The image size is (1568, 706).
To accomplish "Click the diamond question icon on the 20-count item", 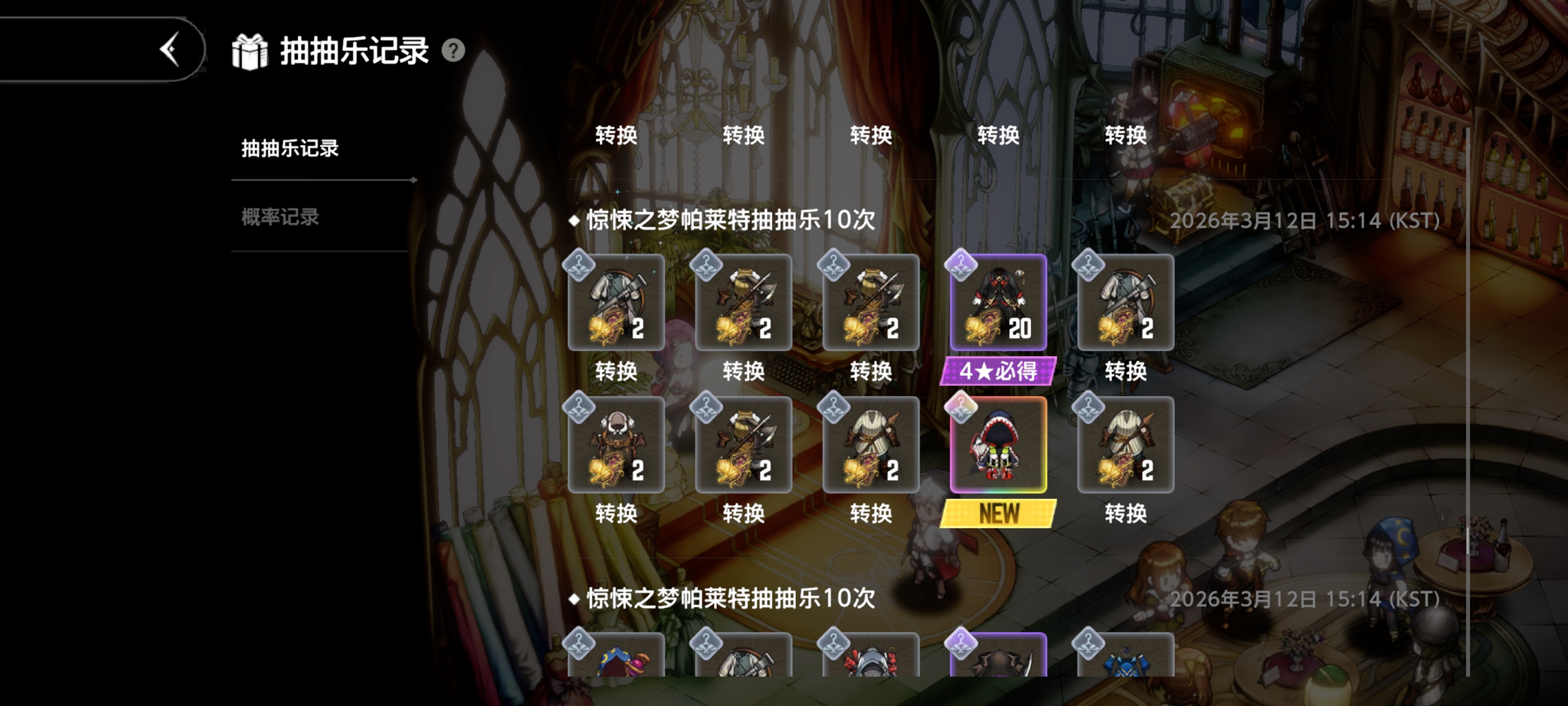I will [x=962, y=264].
